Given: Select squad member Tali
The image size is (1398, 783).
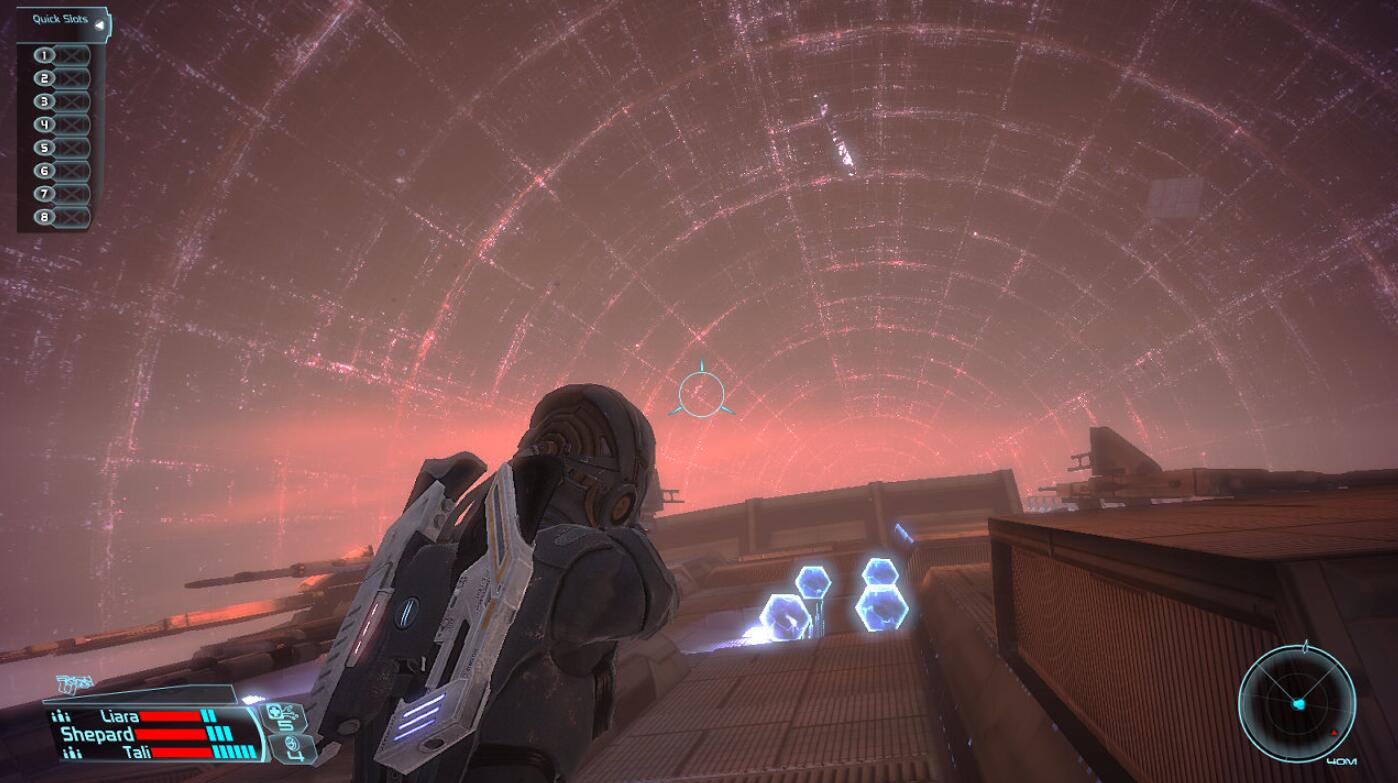Looking at the screenshot, I should (x=136, y=752).
